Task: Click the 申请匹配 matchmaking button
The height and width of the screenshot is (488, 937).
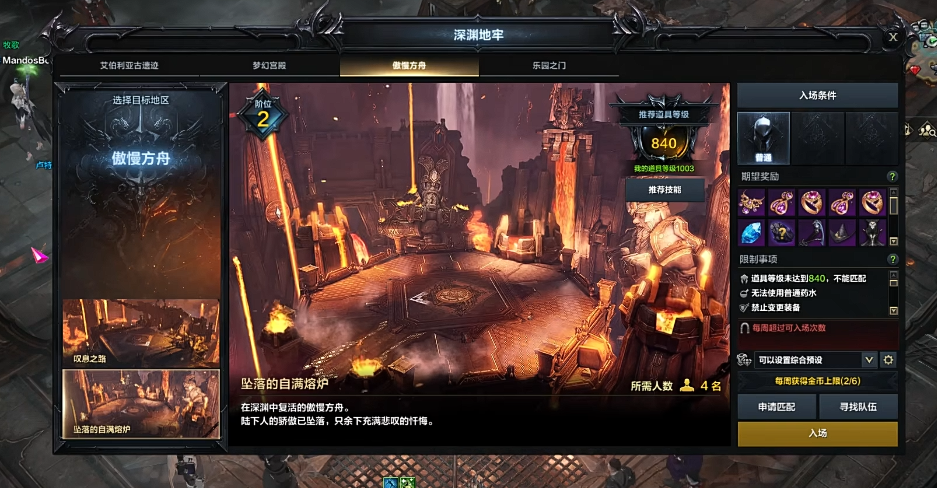Action: pos(776,406)
